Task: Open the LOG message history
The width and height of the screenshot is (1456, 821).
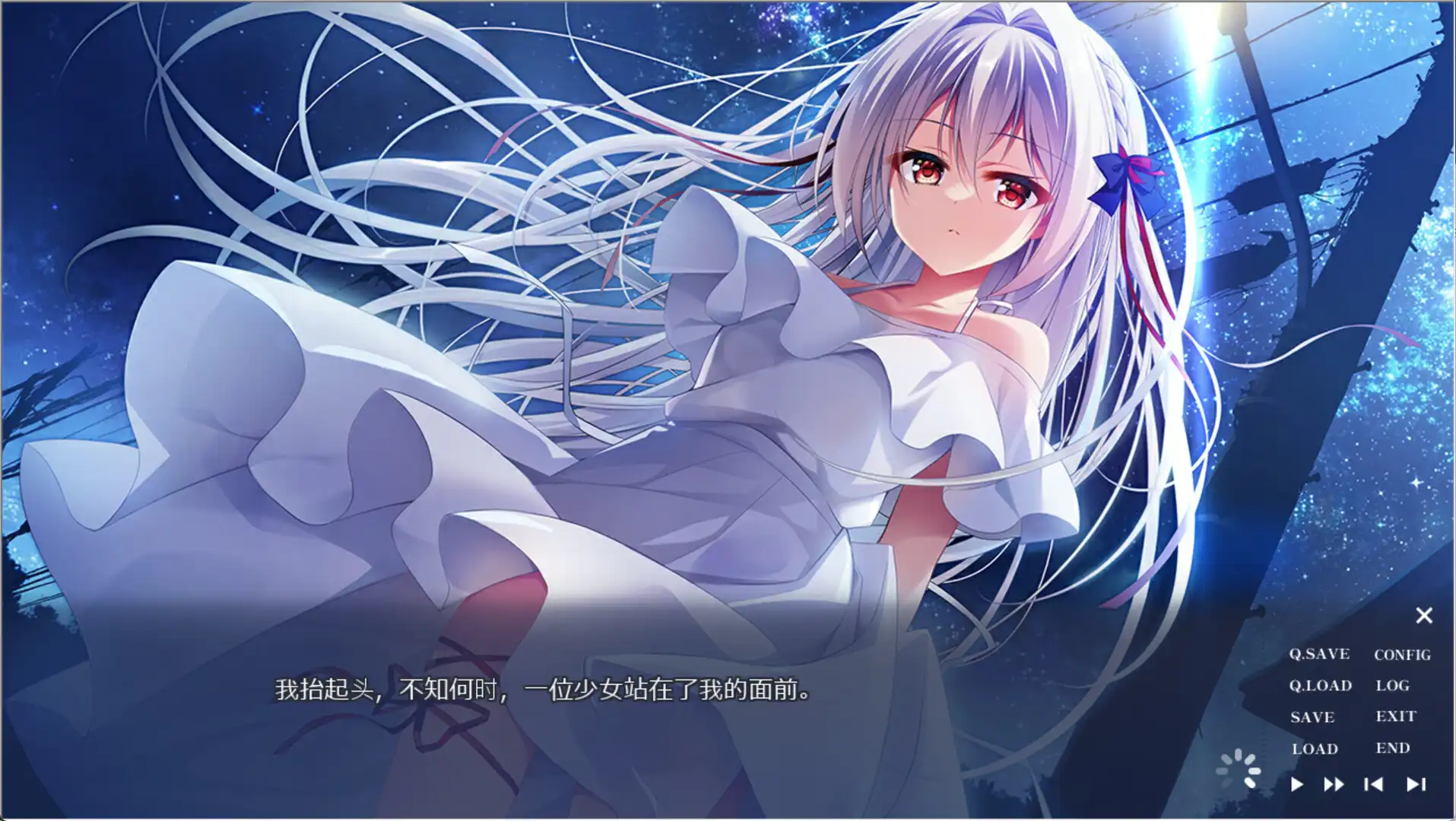Action: pos(1393,685)
